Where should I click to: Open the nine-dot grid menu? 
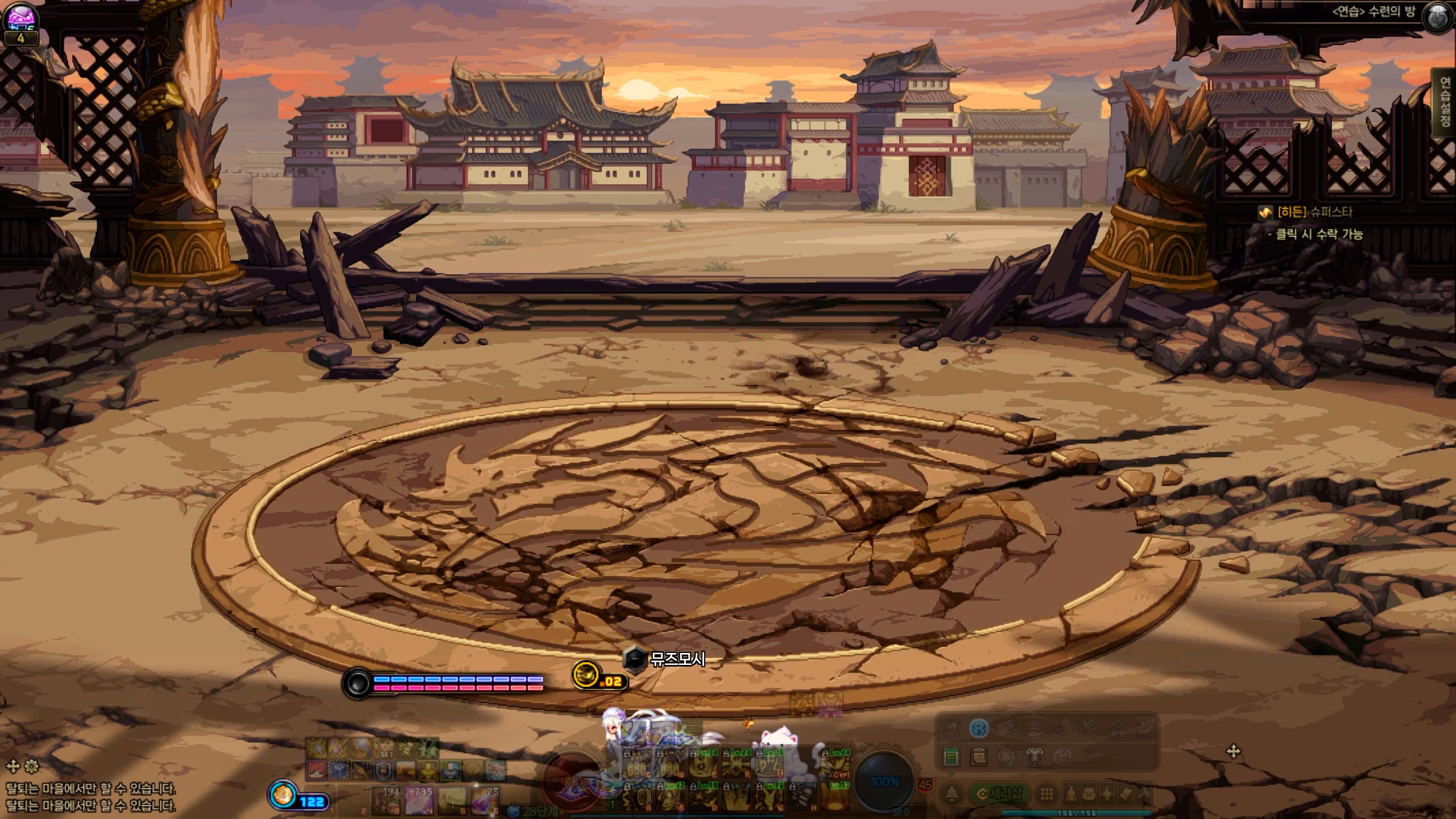click(x=1046, y=794)
